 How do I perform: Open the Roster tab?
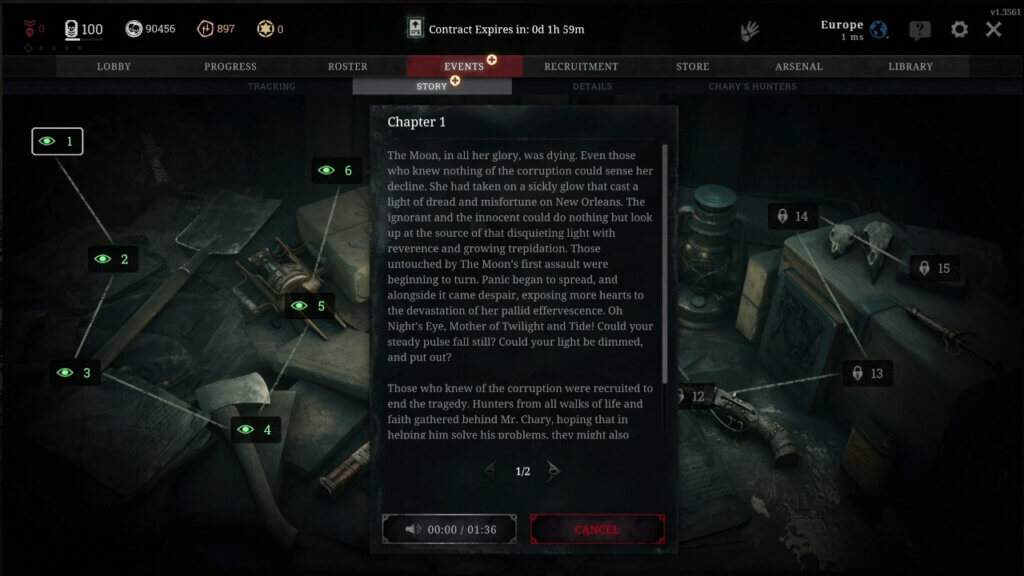coord(348,67)
